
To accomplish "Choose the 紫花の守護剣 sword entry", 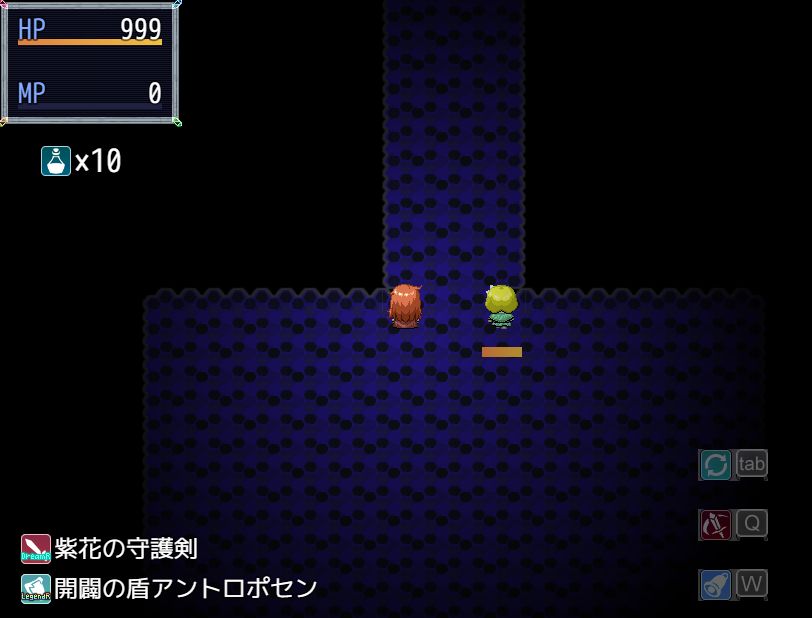I will pyautogui.click(x=110, y=549).
